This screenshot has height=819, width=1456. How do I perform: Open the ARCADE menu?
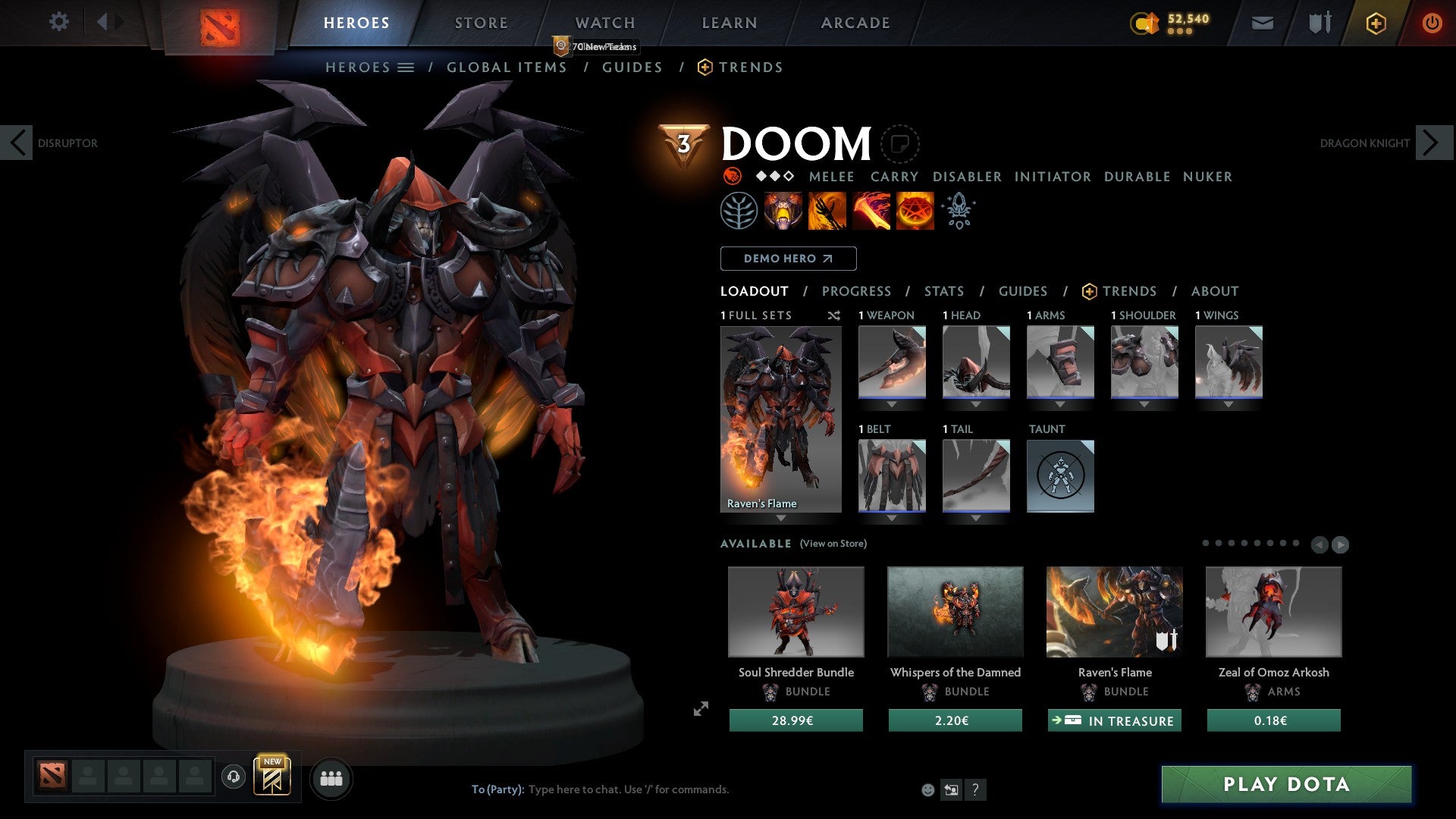pos(855,23)
